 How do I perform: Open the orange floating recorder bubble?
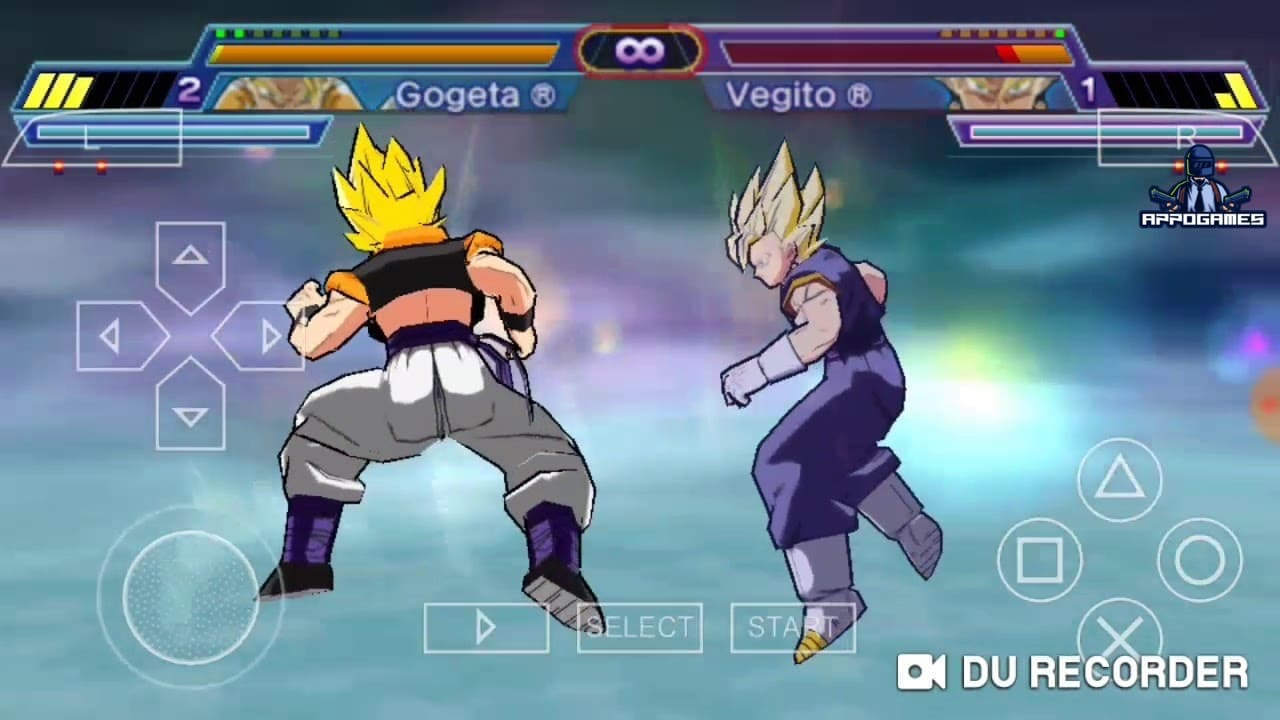[1268, 405]
